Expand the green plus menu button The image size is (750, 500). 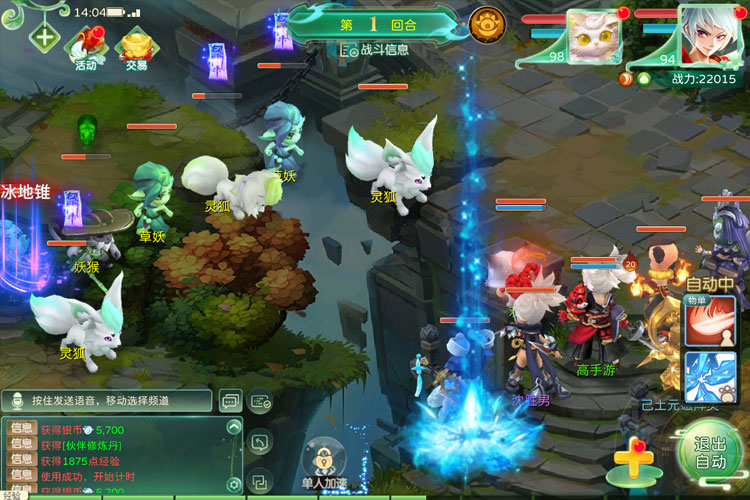pos(44,39)
